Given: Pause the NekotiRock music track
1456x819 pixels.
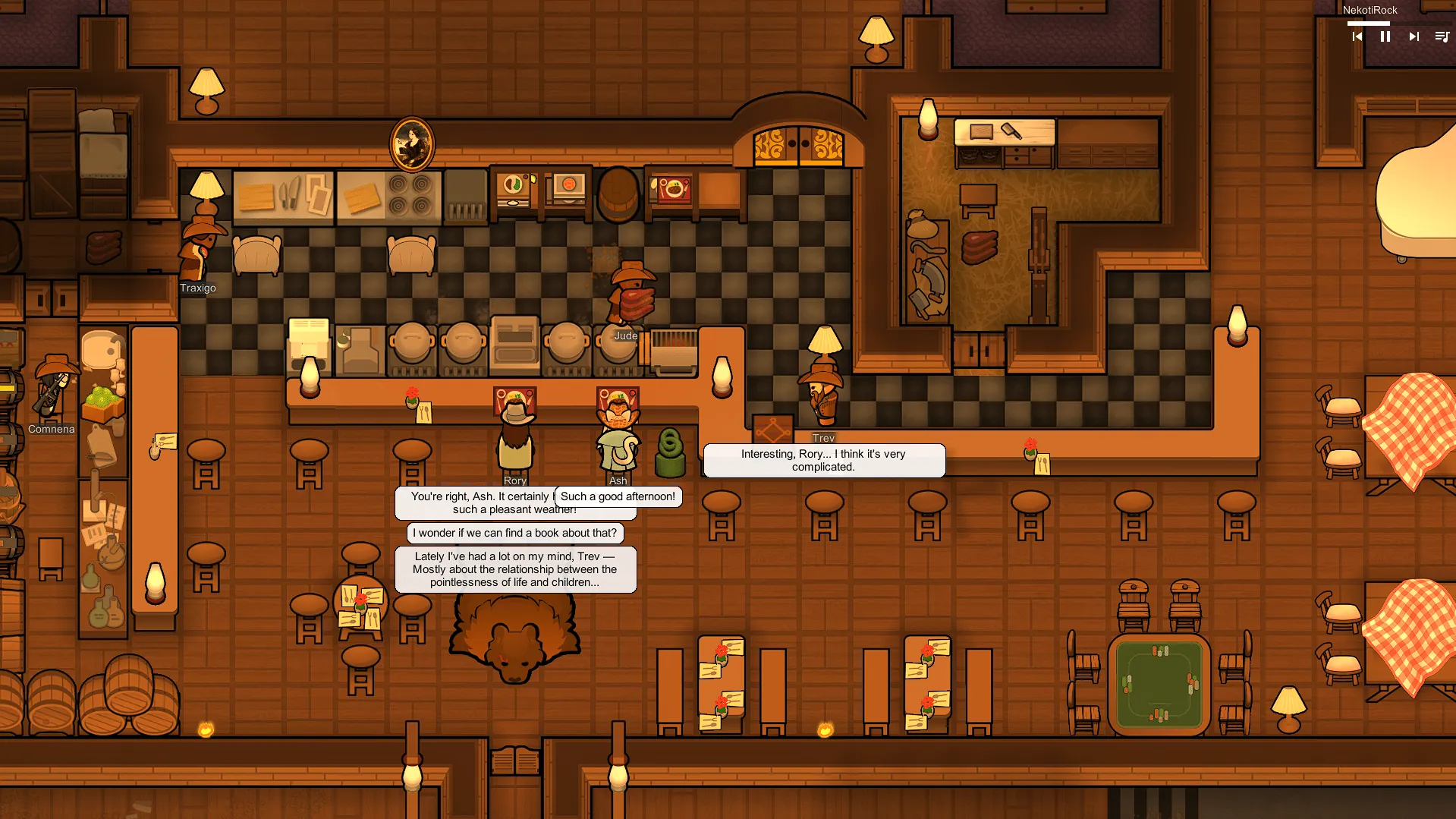Looking at the screenshot, I should [1385, 36].
